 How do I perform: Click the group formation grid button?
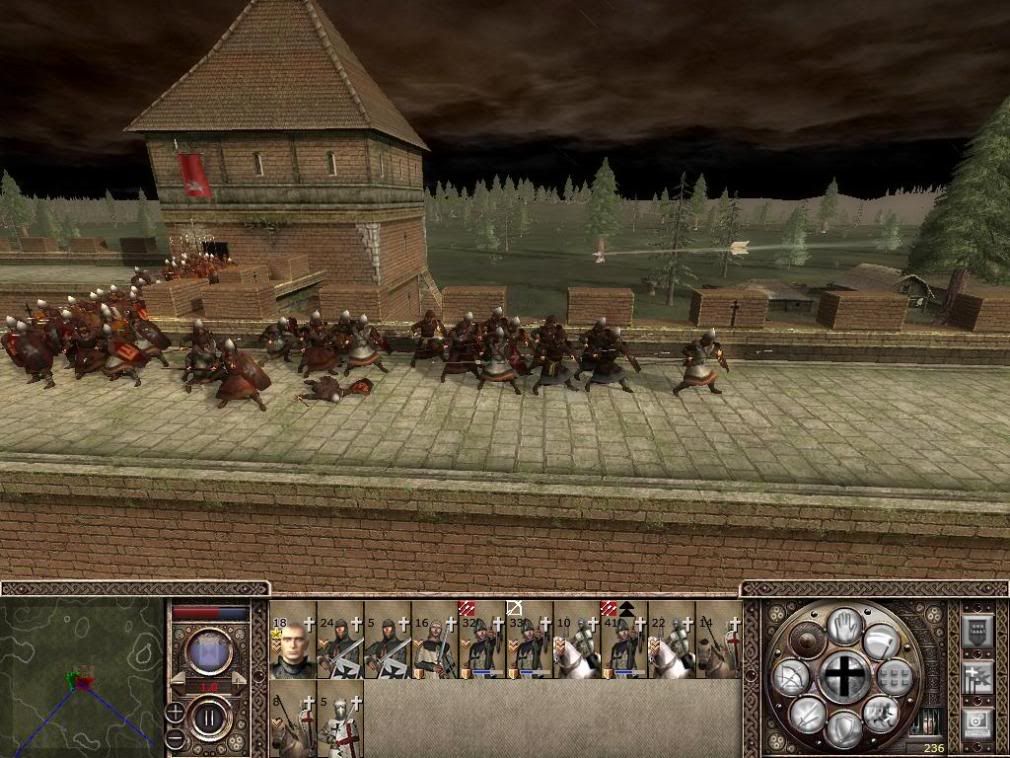(895, 677)
